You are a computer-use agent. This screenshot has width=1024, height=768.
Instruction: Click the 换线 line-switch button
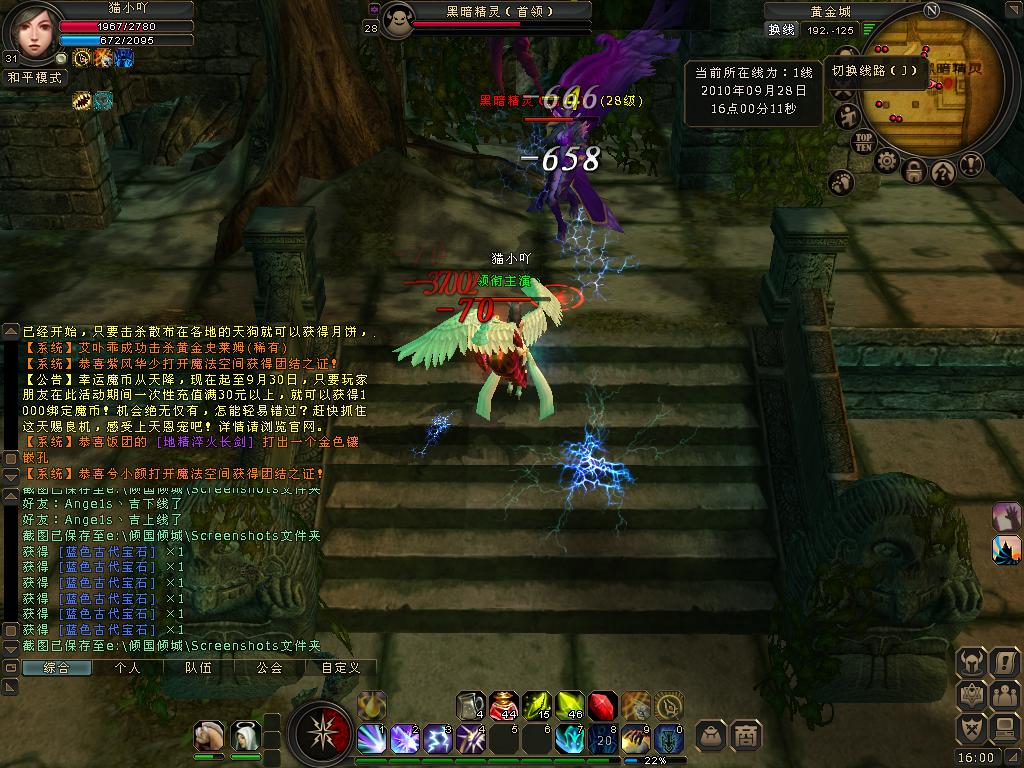click(x=781, y=30)
